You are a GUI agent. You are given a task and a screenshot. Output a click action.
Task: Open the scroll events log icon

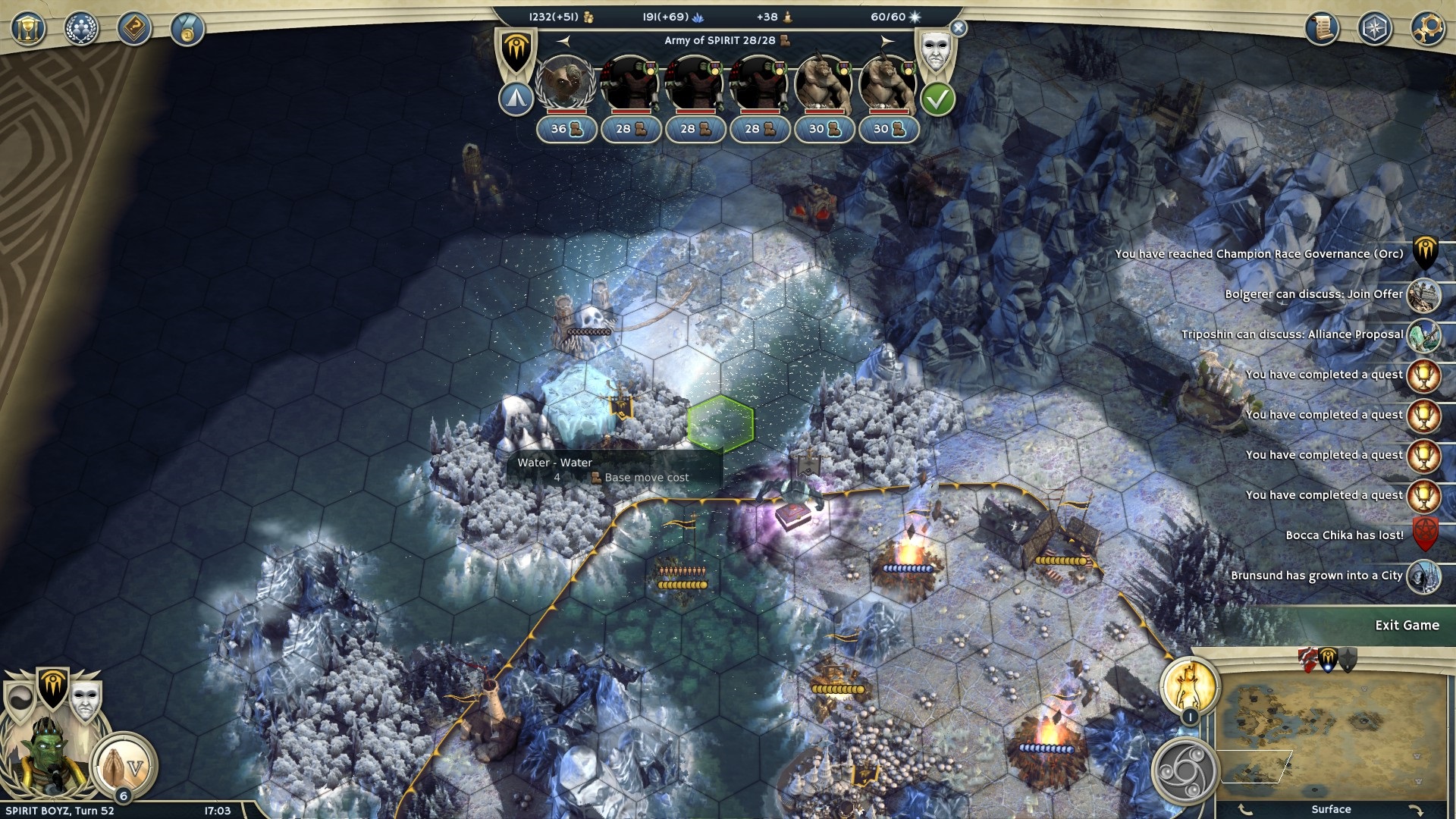(1322, 30)
